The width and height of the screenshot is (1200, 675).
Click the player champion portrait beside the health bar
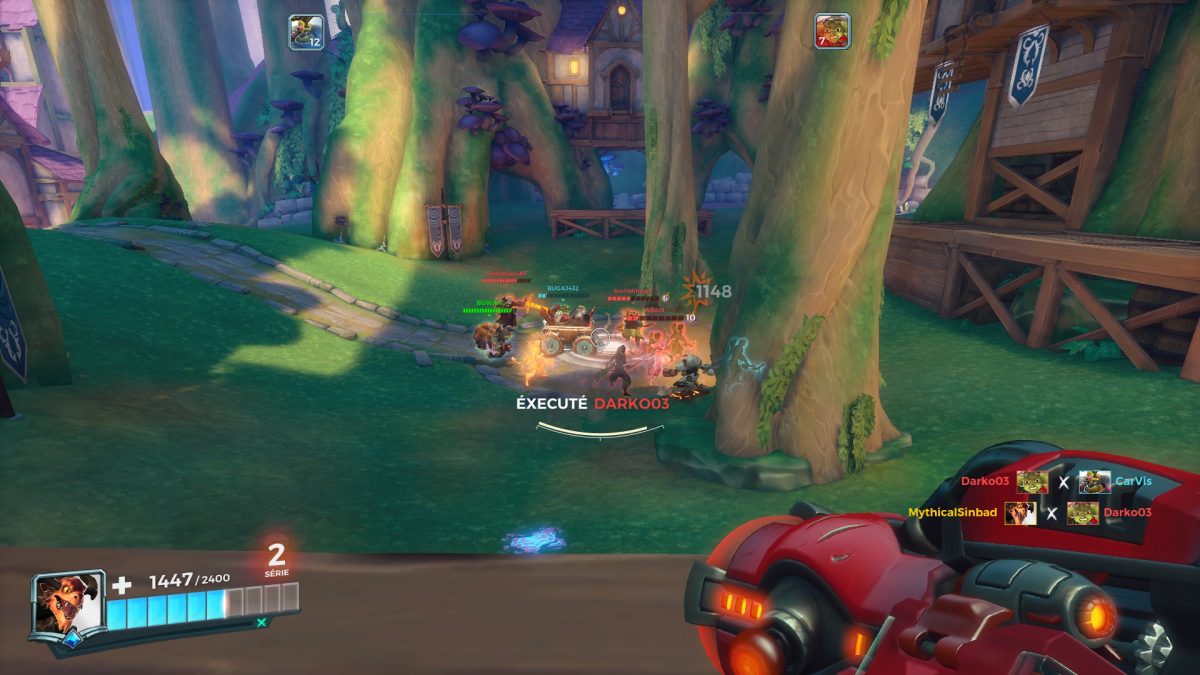click(x=67, y=603)
